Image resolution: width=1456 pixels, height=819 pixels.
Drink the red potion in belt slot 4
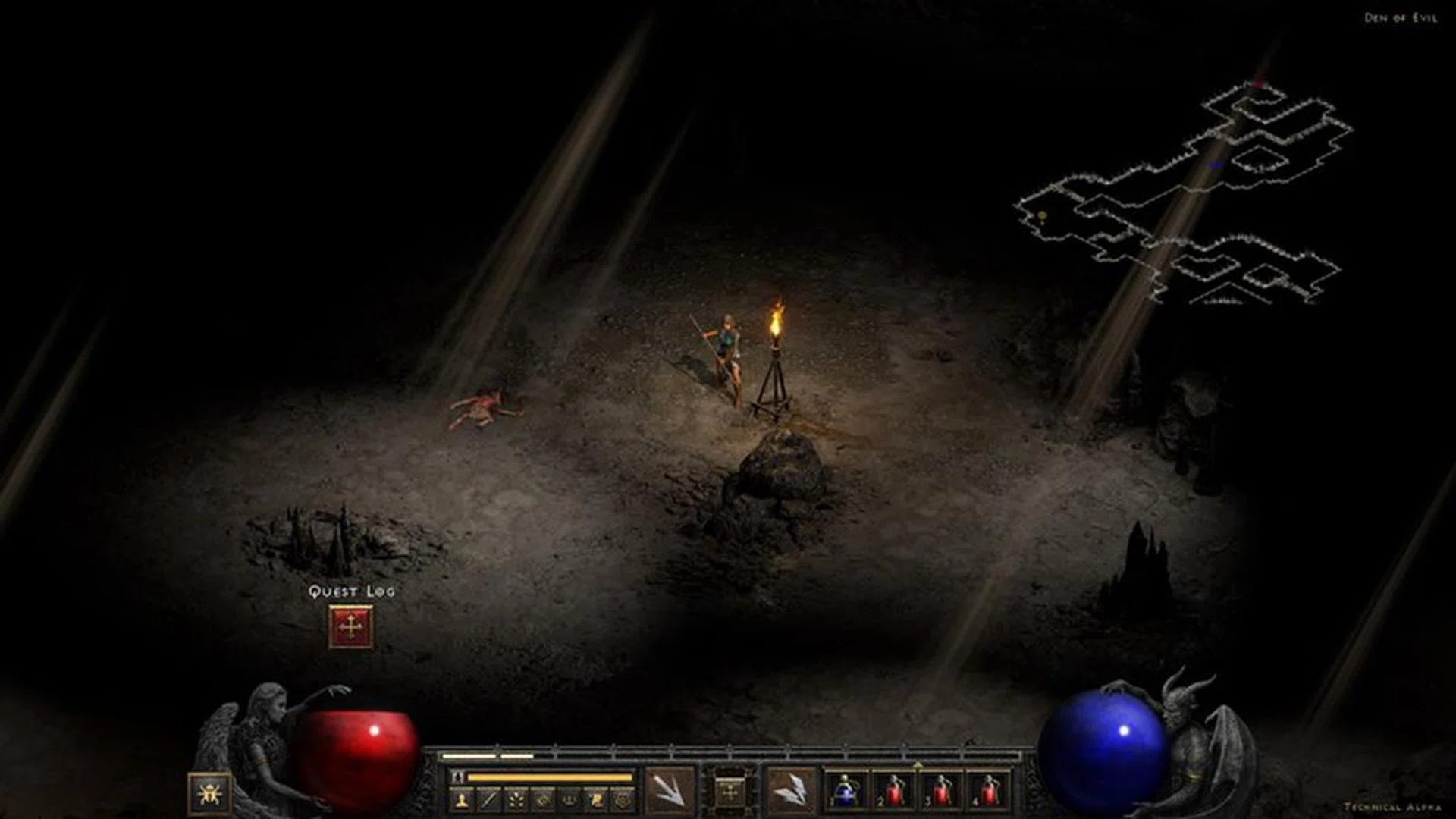988,791
